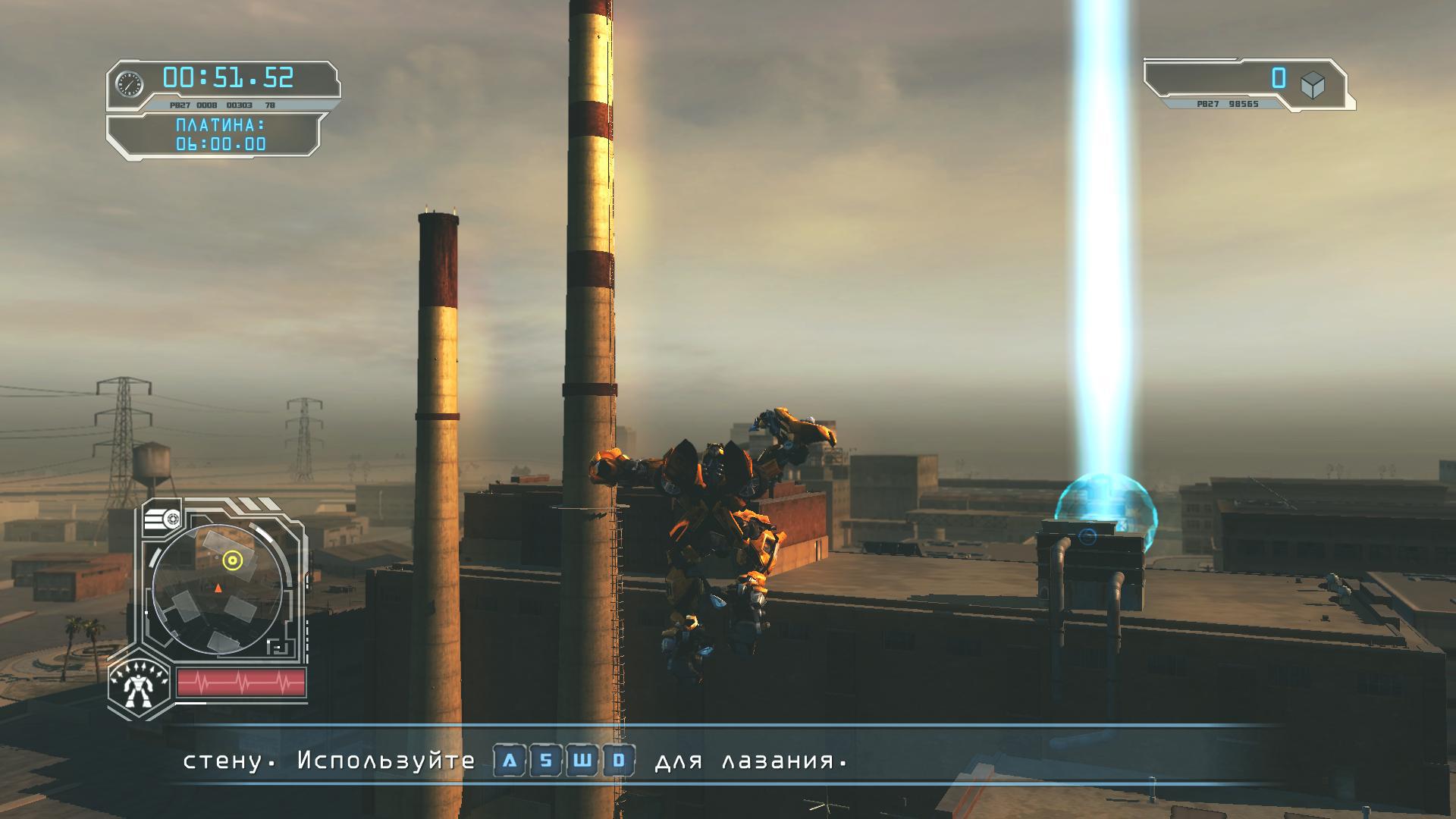1456x819 pixels.
Task: Click the cube icon beside the counter
Action: pos(1313,85)
